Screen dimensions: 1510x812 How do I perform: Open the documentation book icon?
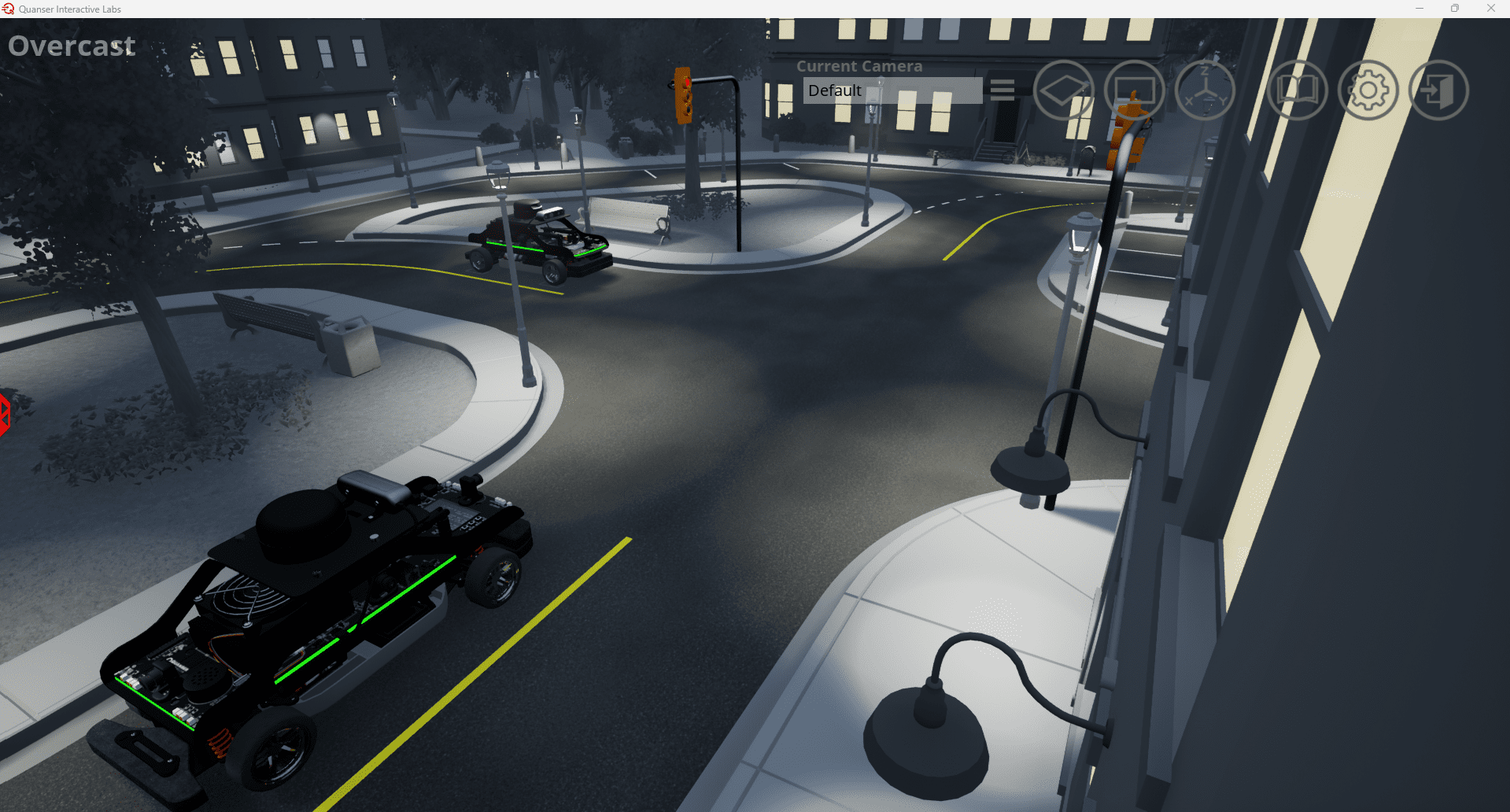[x=1298, y=90]
